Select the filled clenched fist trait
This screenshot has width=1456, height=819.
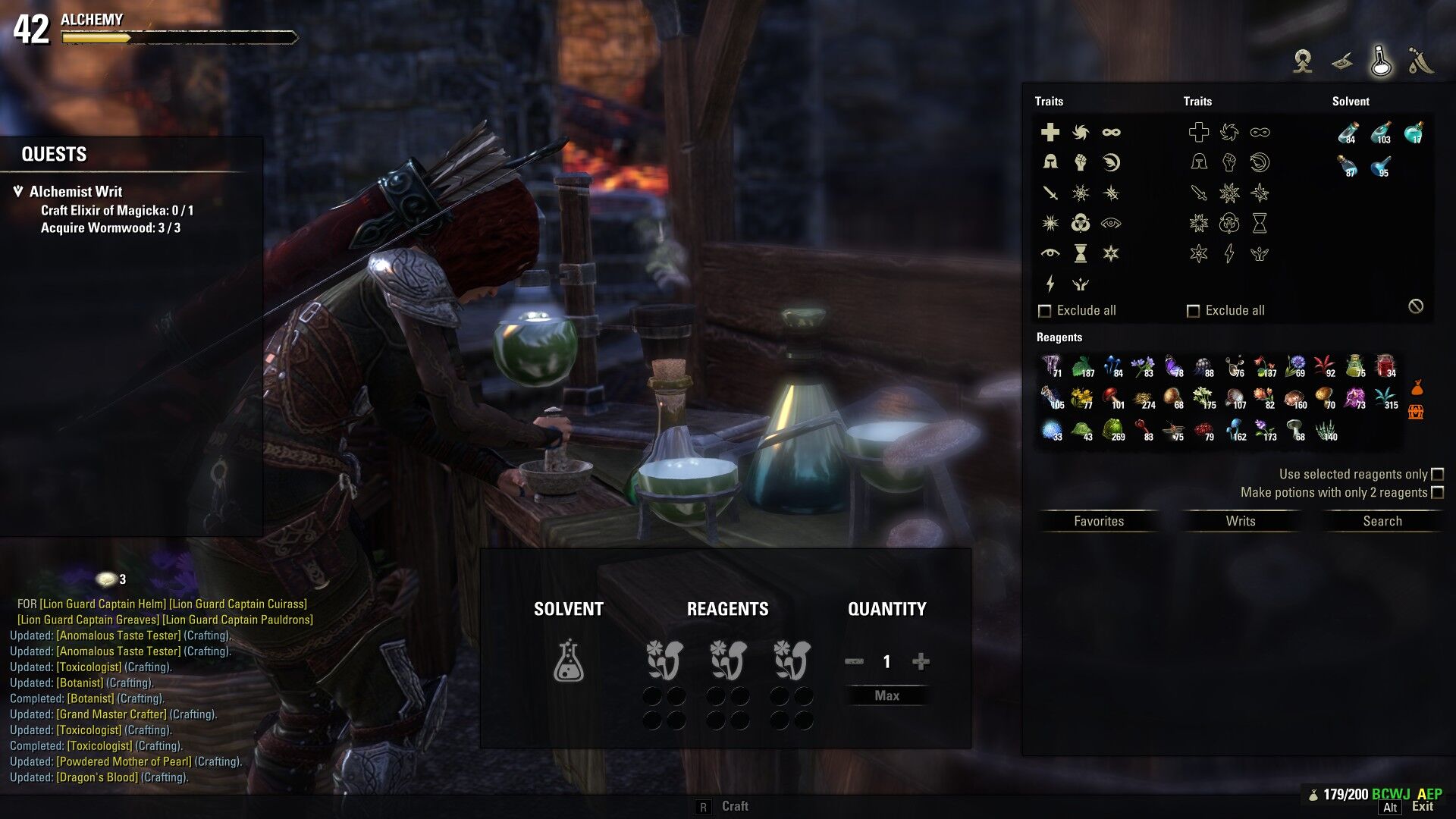click(1081, 162)
